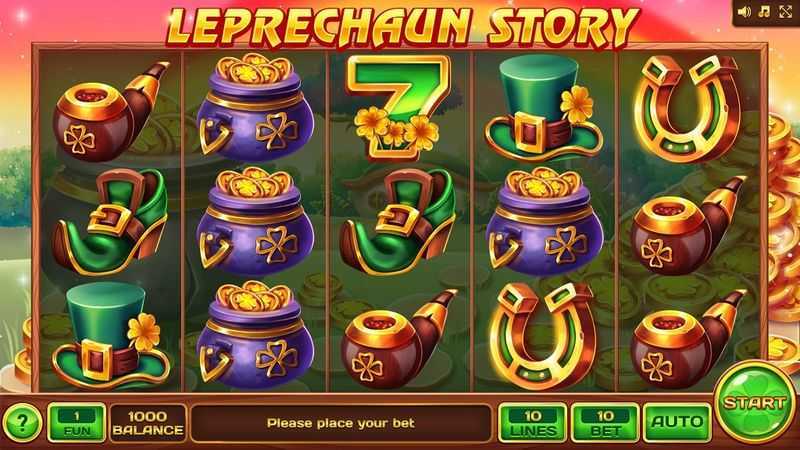
Task: Toggle sound effects with the speaker icon
Action: point(745,12)
